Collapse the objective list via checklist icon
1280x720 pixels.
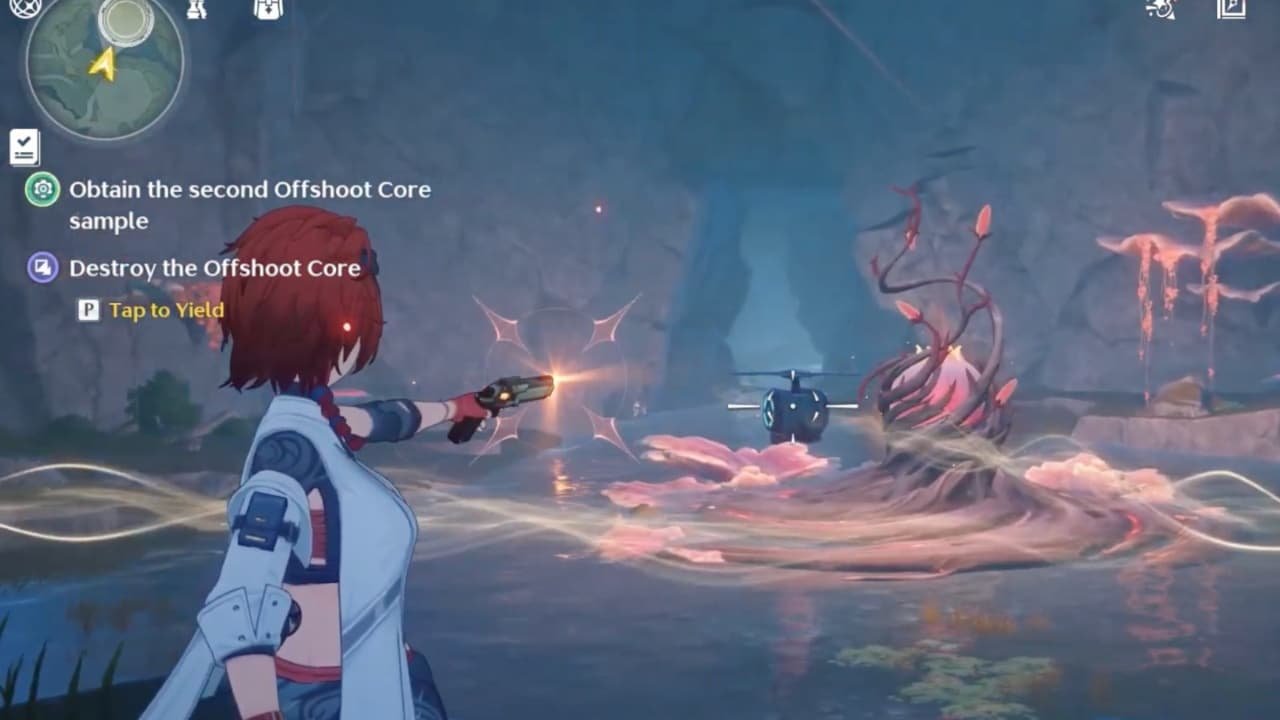coord(22,146)
